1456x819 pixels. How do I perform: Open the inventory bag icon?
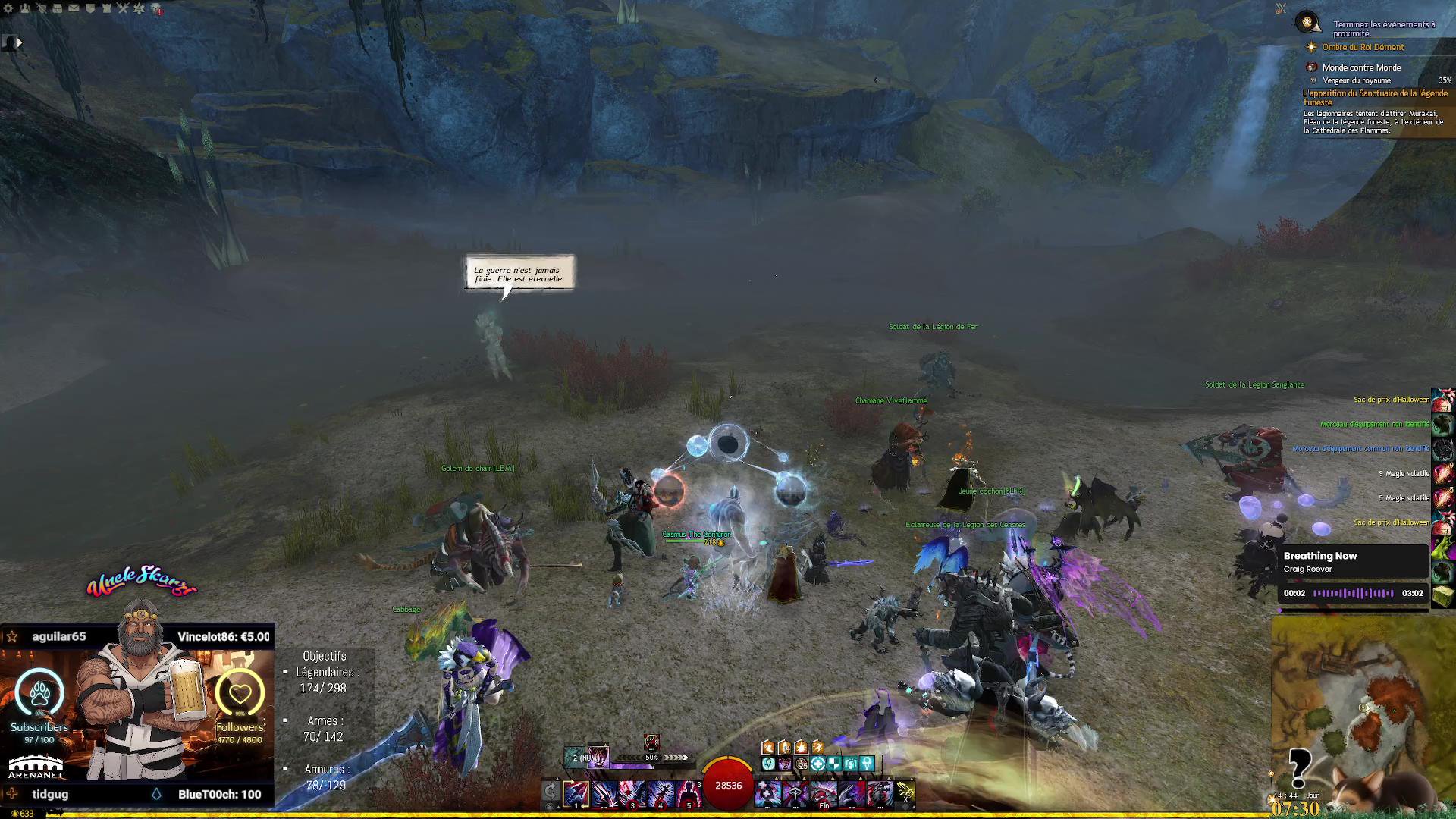coord(58,8)
